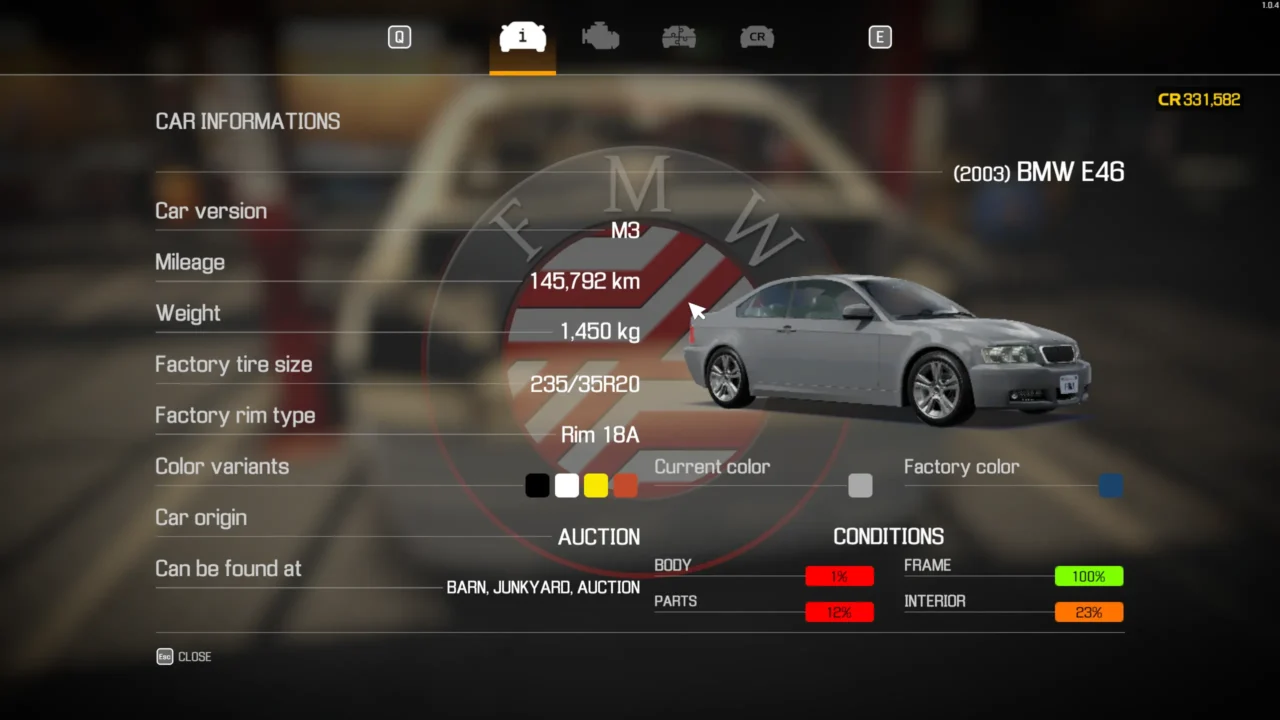Open the engine condition tab icon

click(600, 37)
